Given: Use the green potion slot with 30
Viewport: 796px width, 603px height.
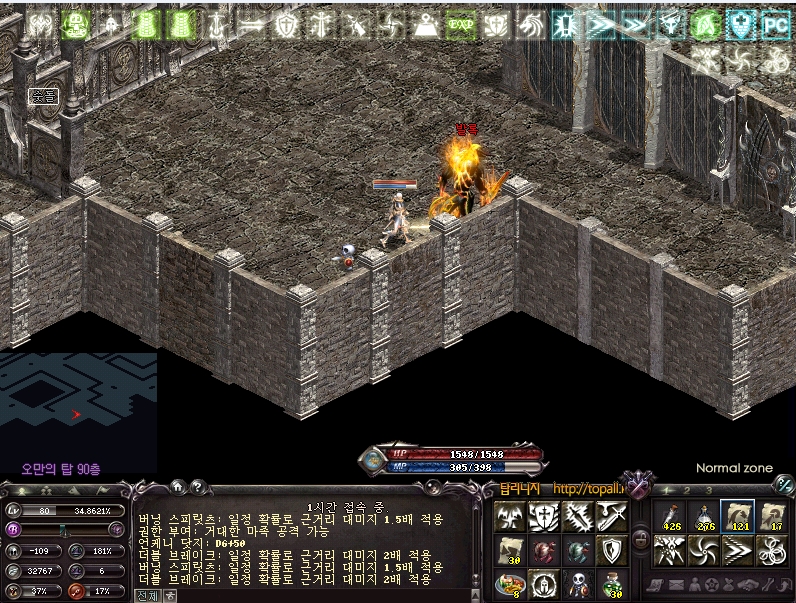Looking at the screenshot, I should pos(613,583).
